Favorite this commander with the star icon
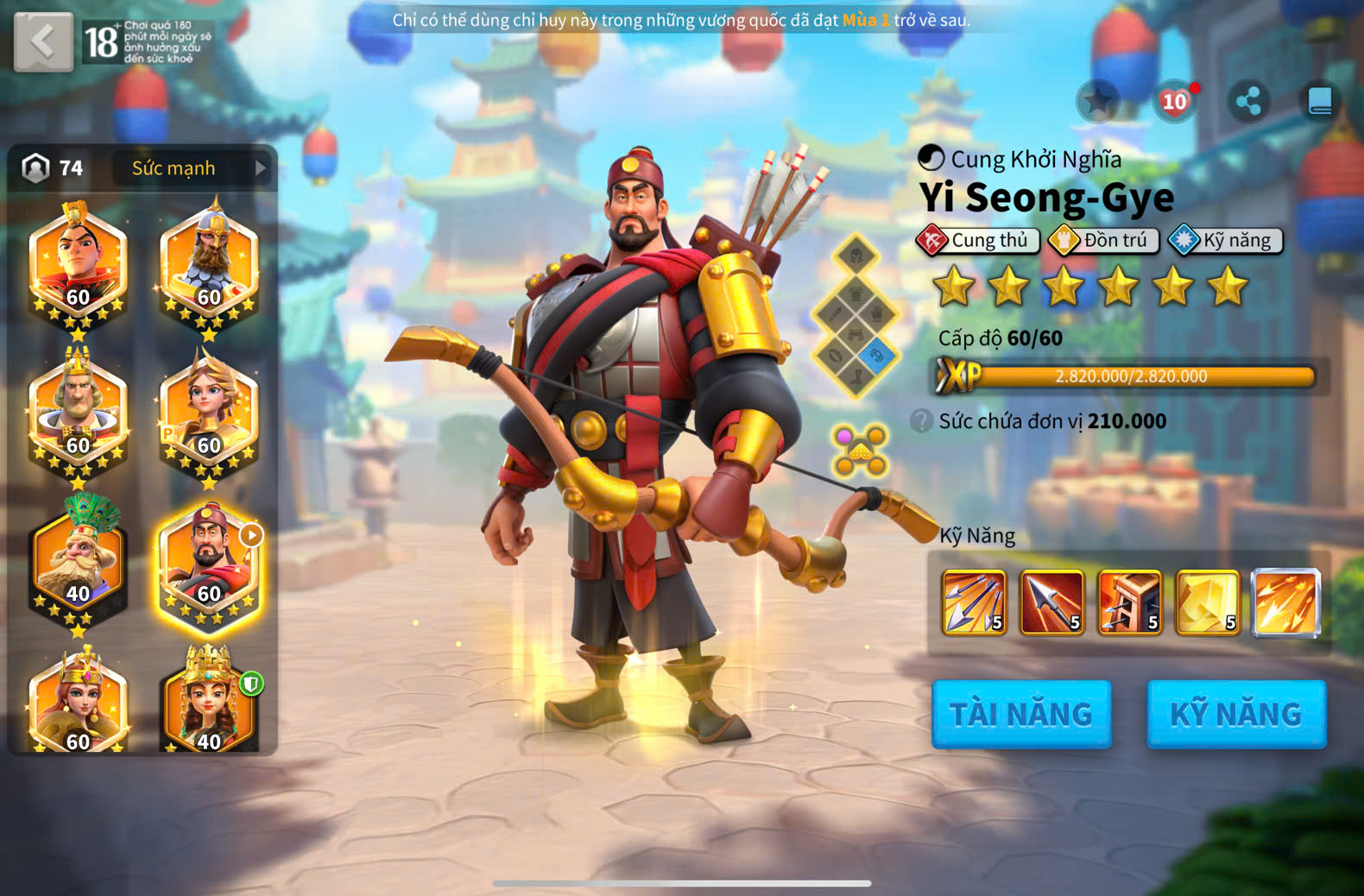Image resolution: width=1364 pixels, height=896 pixels. (1098, 102)
